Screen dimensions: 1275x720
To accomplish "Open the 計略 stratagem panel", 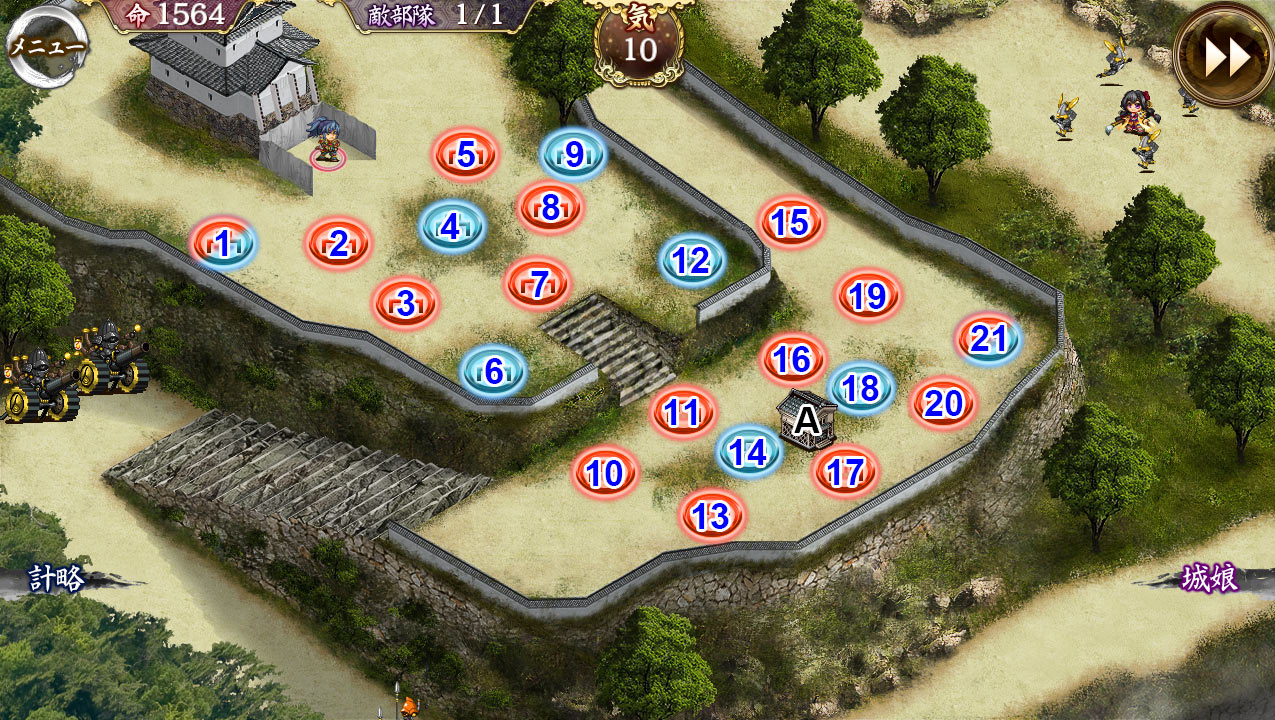I will click(56, 578).
